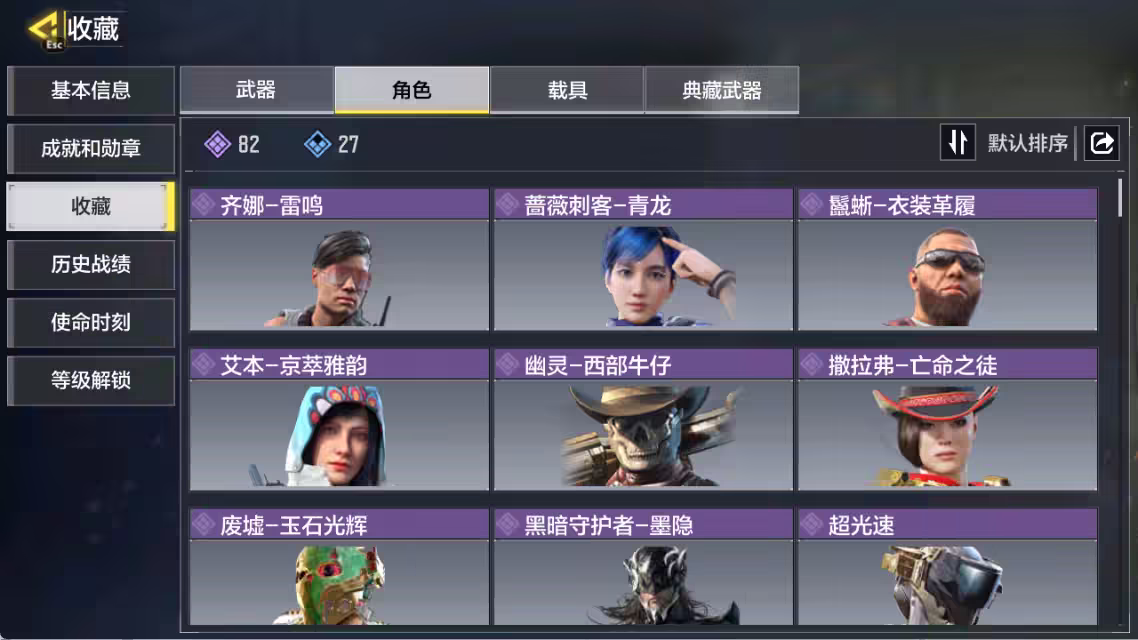Select the 收藏 side menu entry

click(x=90, y=207)
